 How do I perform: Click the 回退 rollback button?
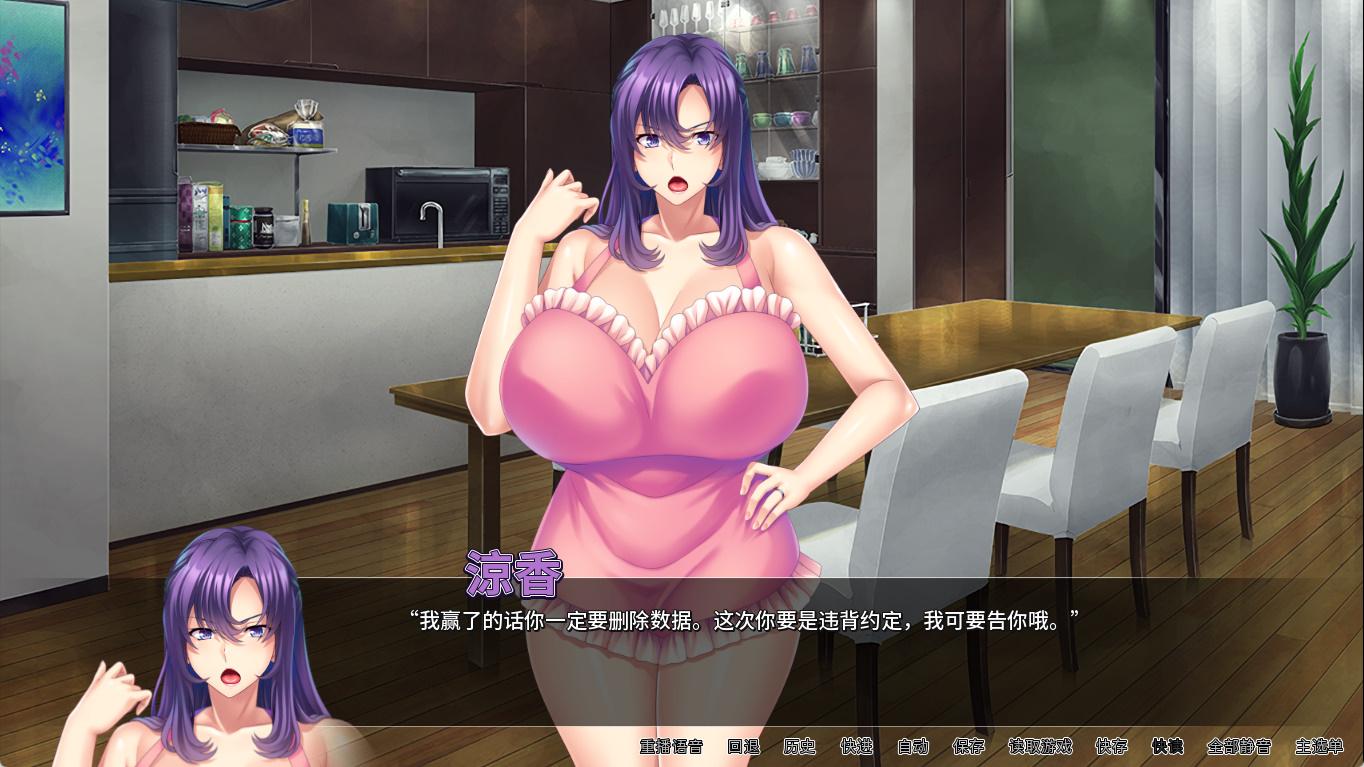[743, 746]
